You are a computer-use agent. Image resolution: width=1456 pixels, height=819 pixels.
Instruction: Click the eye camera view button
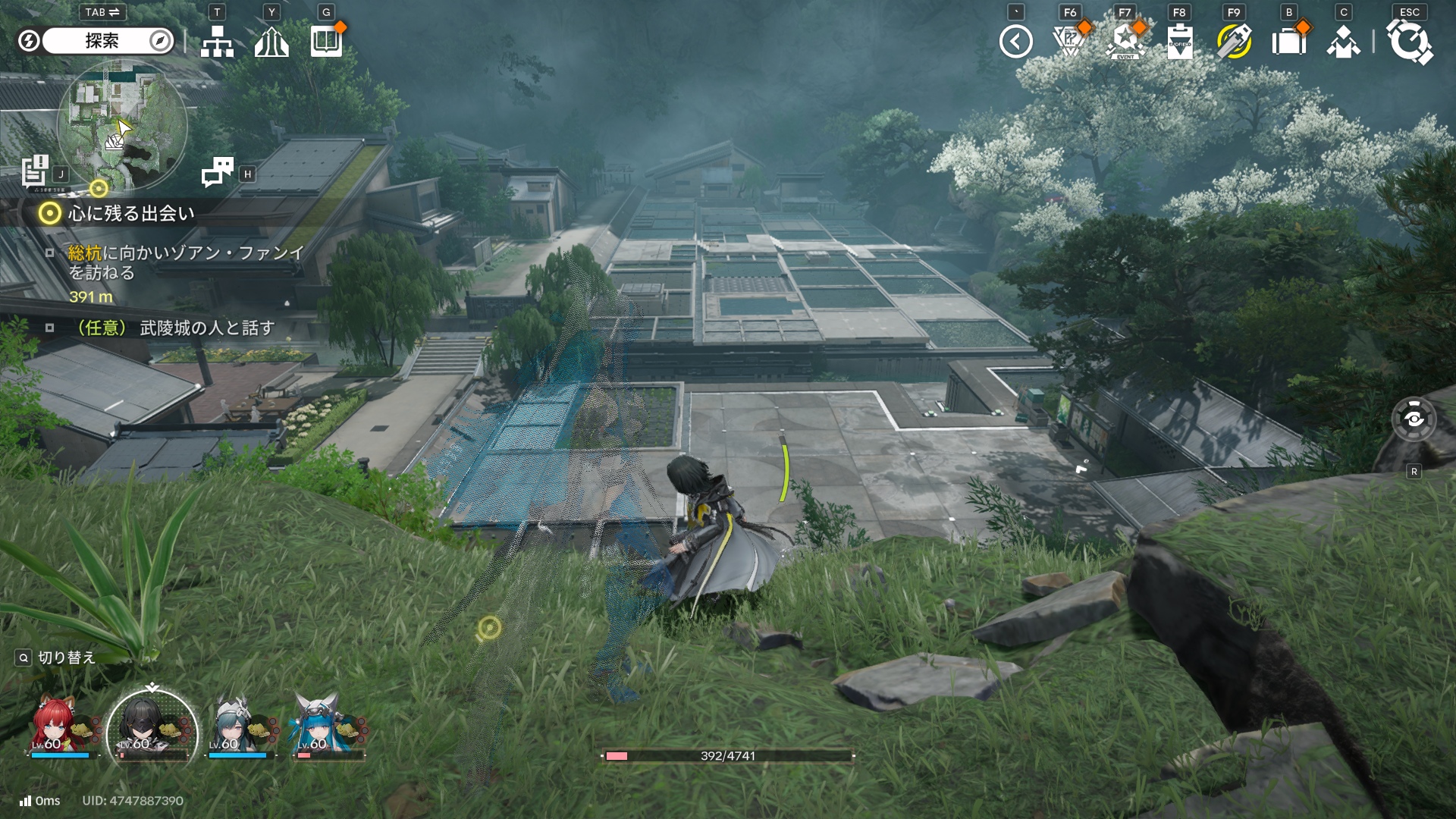click(x=1414, y=419)
